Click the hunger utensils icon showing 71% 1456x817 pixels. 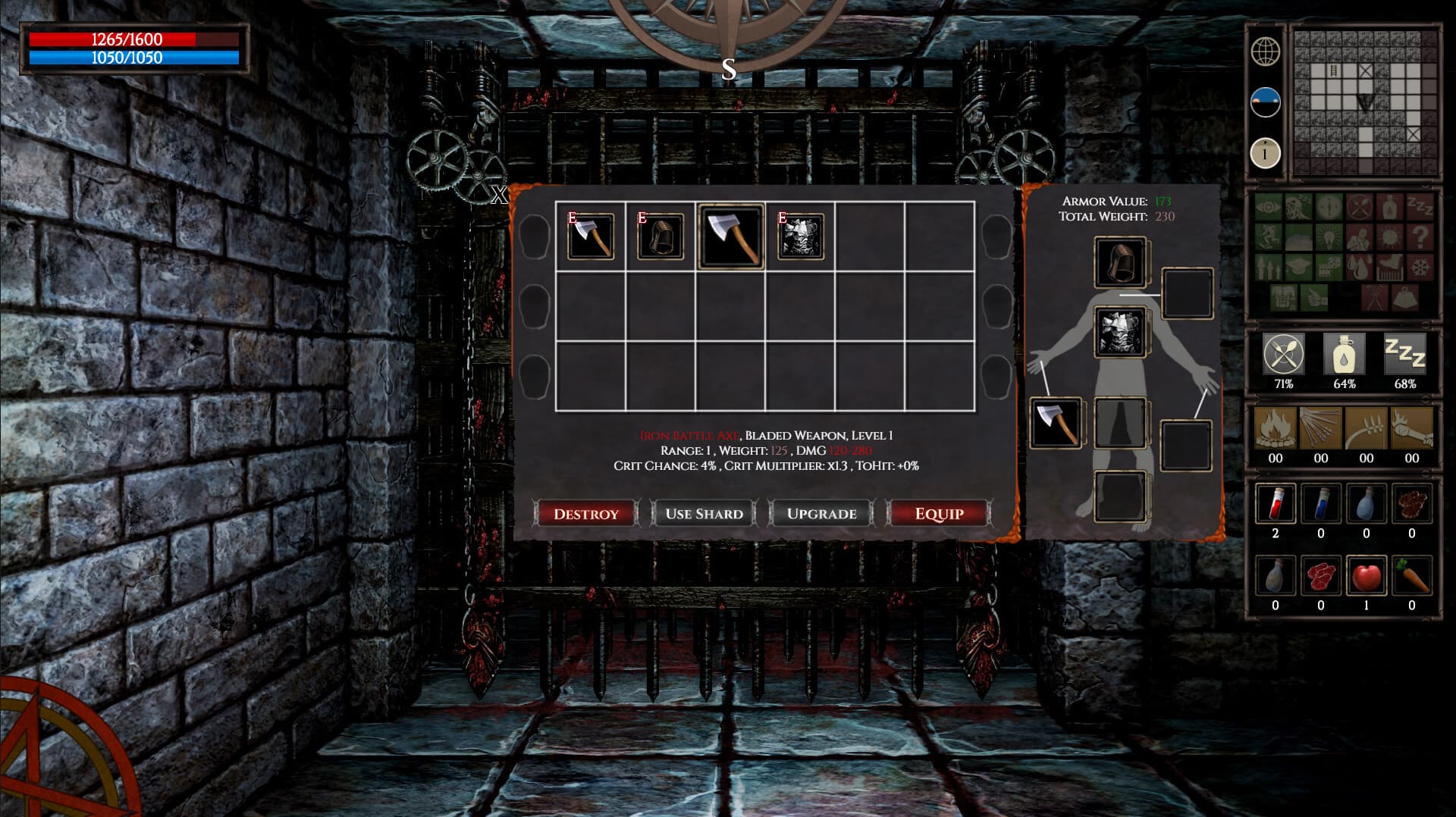[1283, 355]
